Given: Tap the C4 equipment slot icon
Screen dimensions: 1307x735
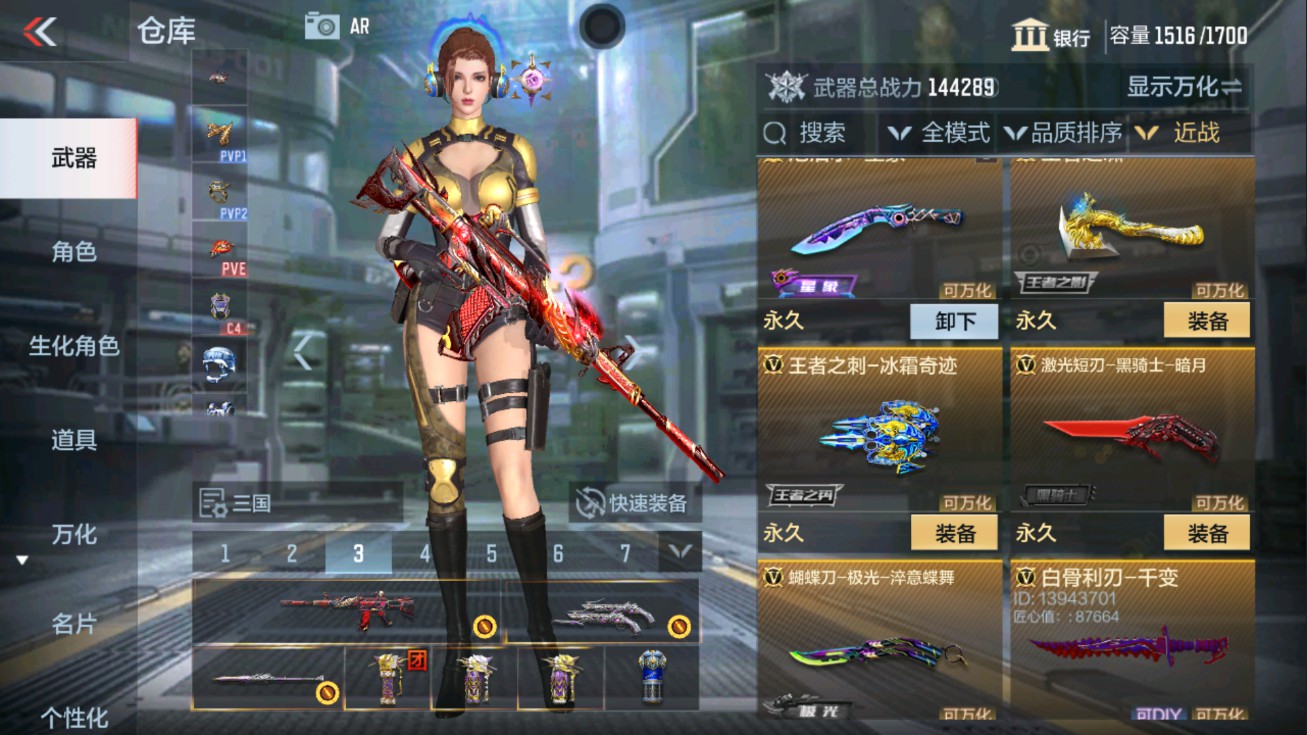Looking at the screenshot, I should [x=221, y=305].
